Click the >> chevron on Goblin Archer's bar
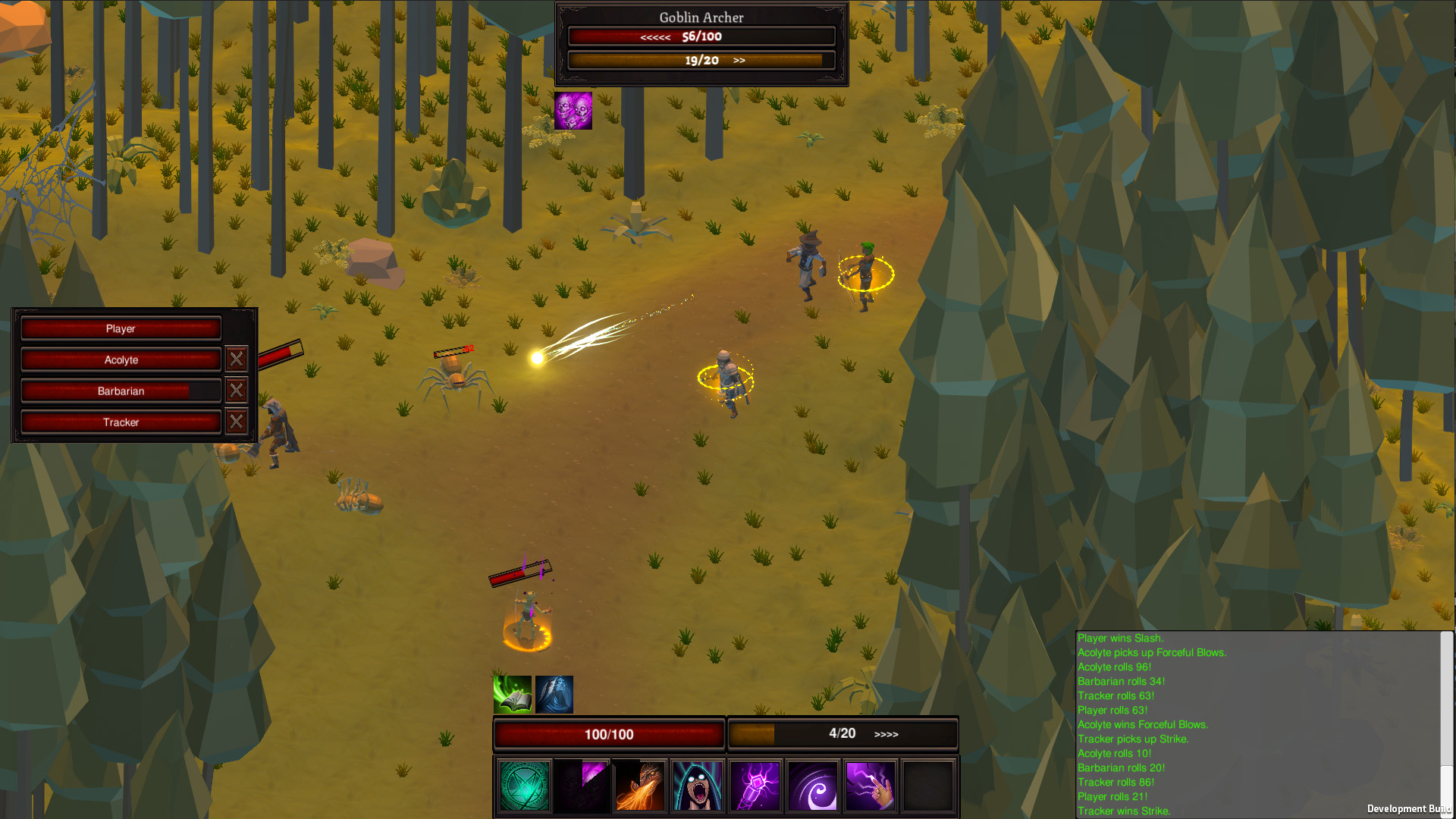 coord(739,59)
